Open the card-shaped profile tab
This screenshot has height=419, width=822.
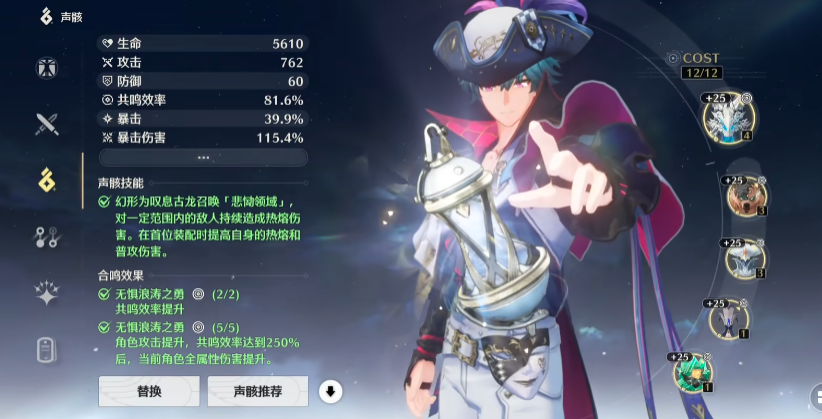[47, 349]
